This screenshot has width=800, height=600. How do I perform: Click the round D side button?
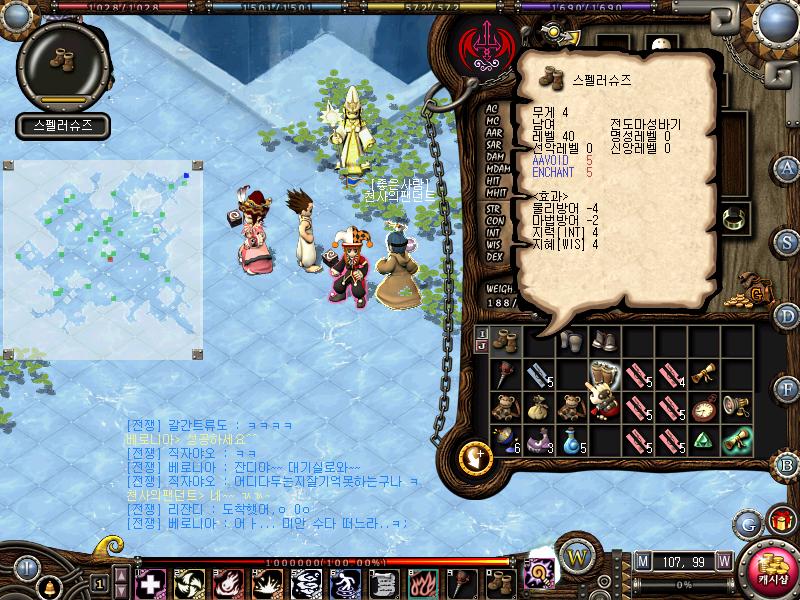pos(787,316)
